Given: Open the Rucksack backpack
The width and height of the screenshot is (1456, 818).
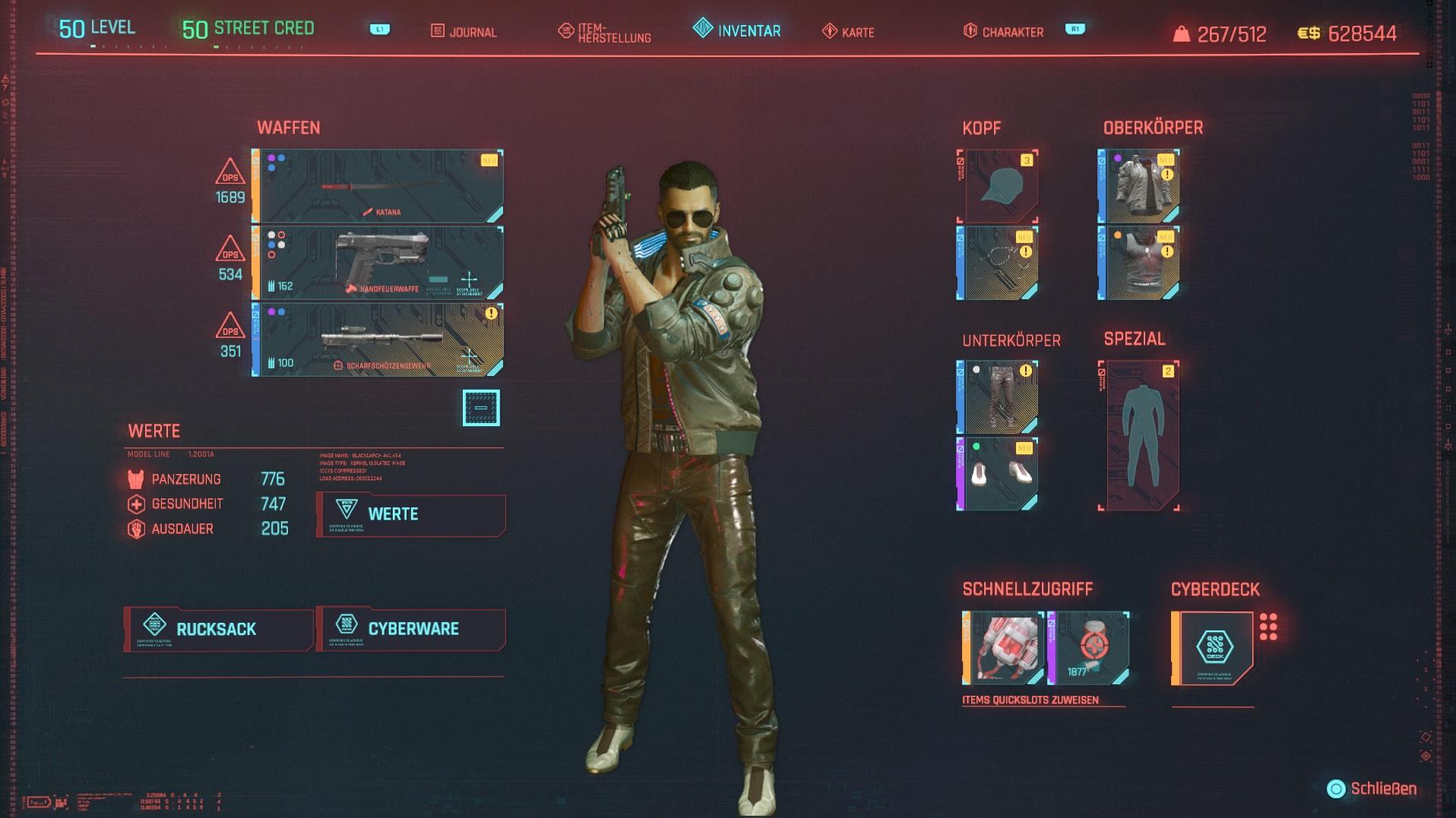Looking at the screenshot, I should click(218, 629).
